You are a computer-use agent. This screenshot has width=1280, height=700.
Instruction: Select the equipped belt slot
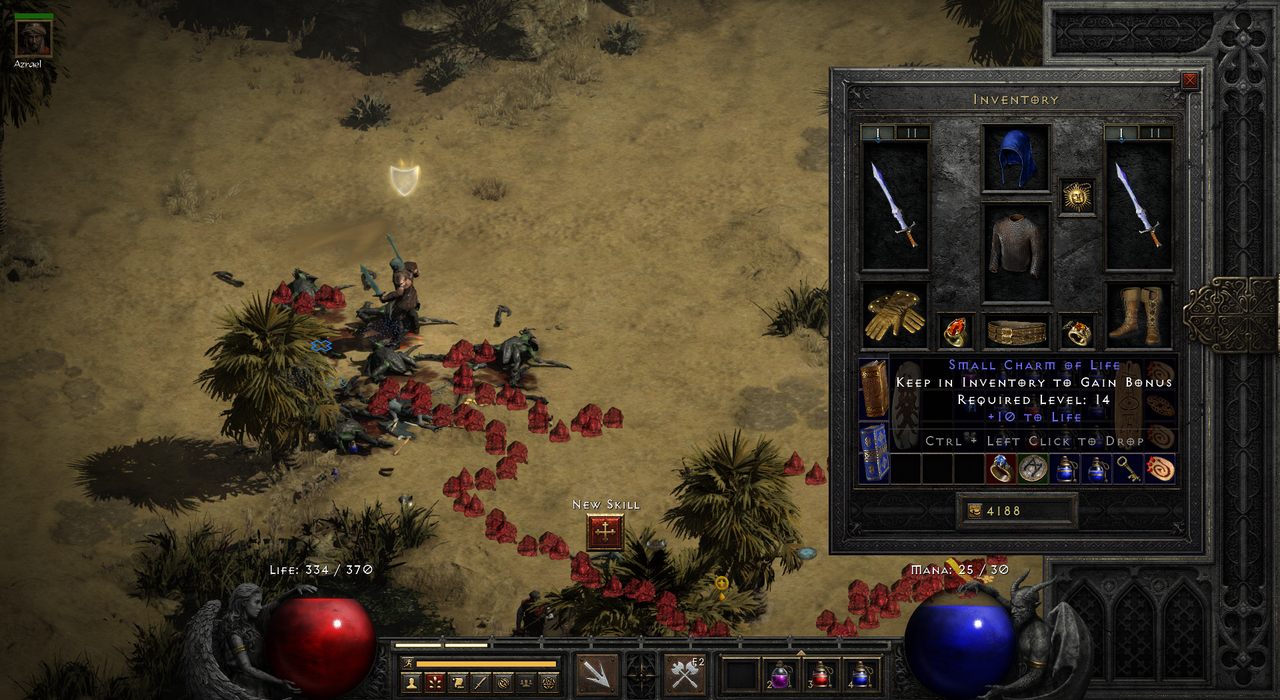1016,331
